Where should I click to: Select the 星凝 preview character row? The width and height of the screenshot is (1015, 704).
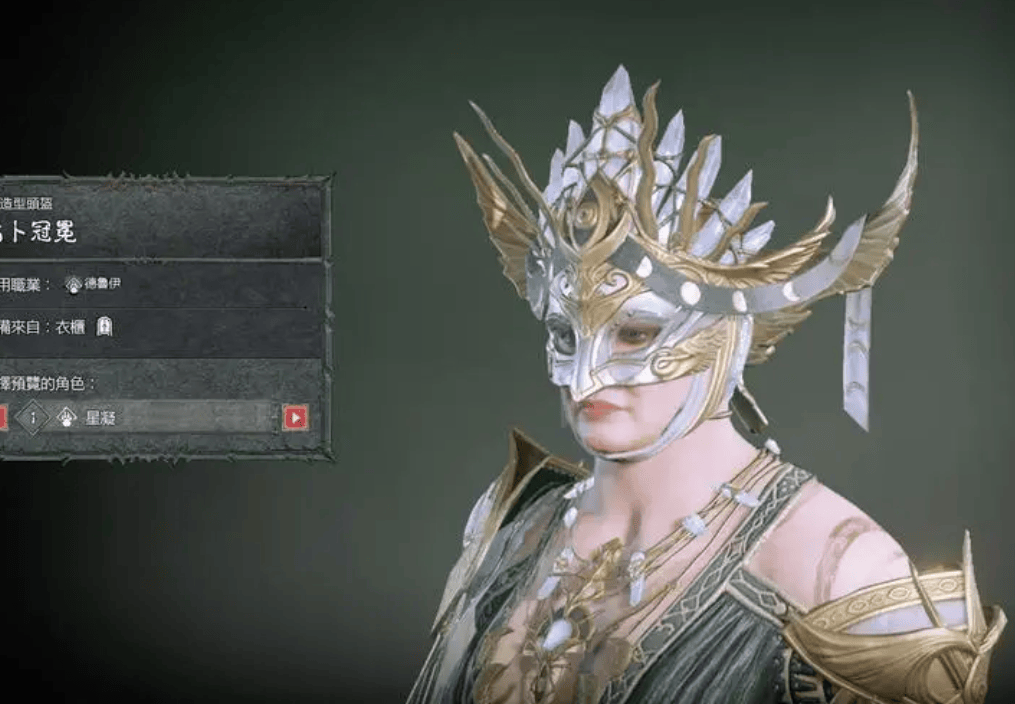(x=150, y=417)
